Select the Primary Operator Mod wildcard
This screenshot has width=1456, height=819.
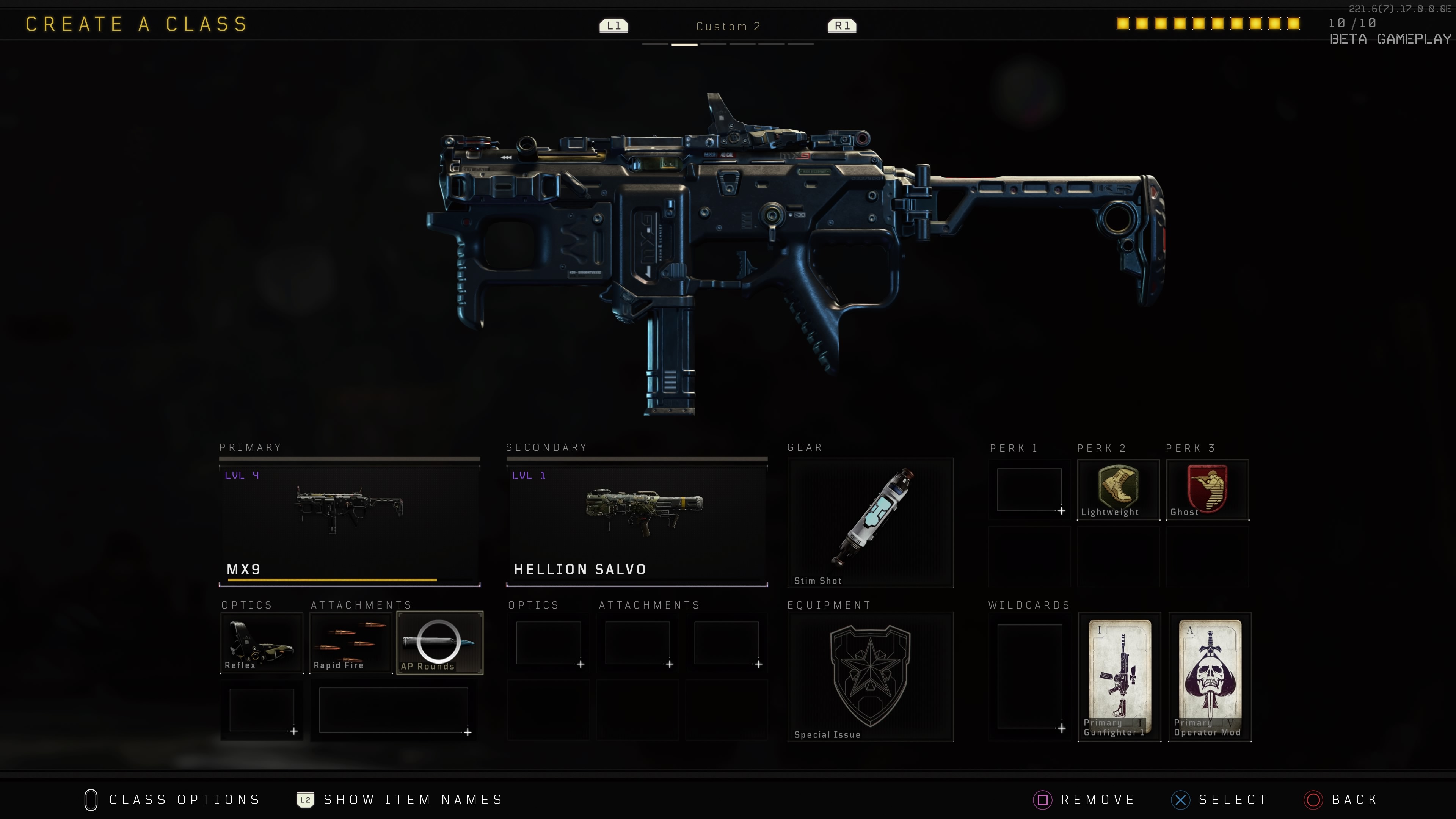pyautogui.click(x=1210, y=676)
